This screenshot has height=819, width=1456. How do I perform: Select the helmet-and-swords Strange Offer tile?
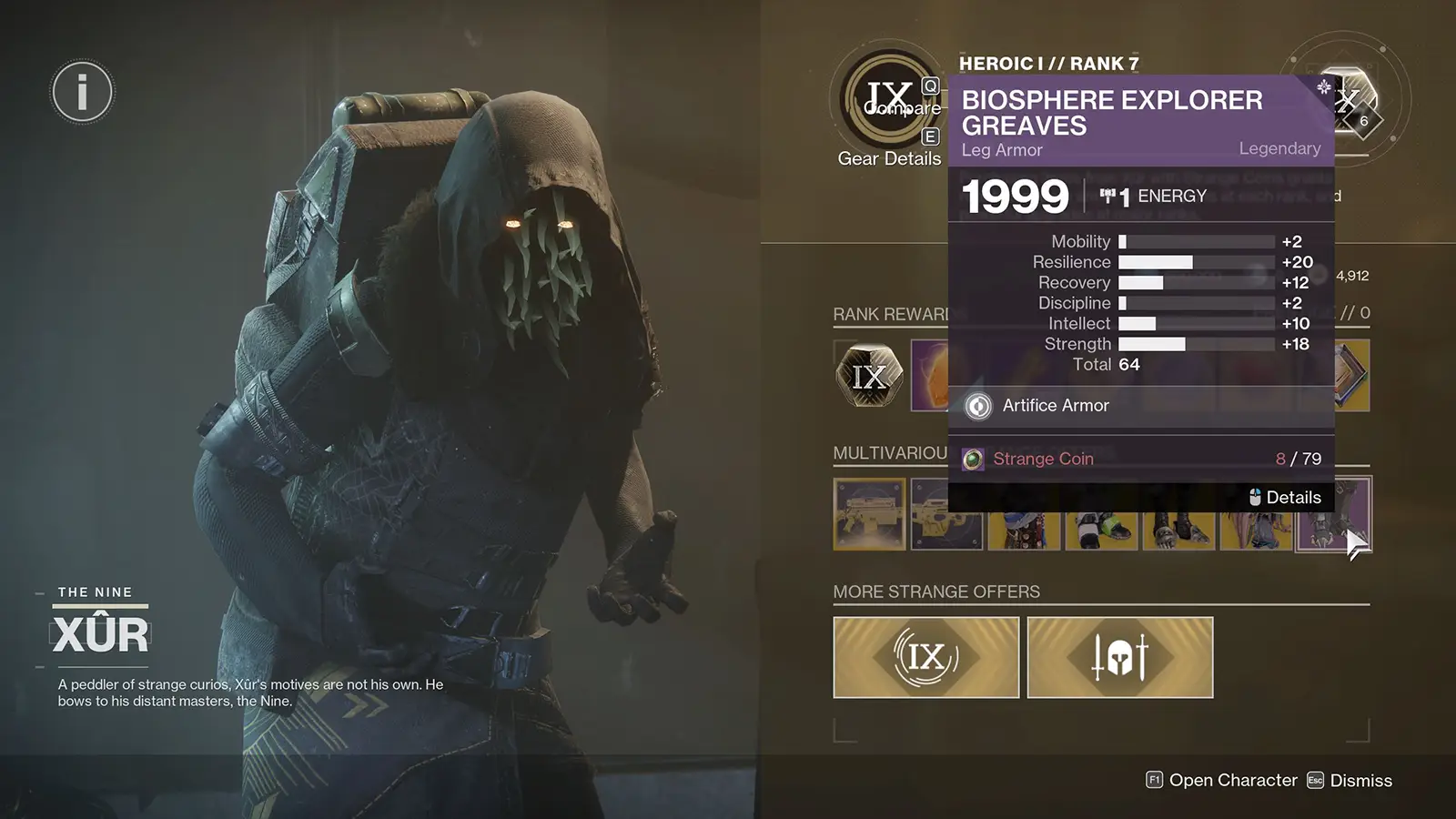coord(1119,657)
